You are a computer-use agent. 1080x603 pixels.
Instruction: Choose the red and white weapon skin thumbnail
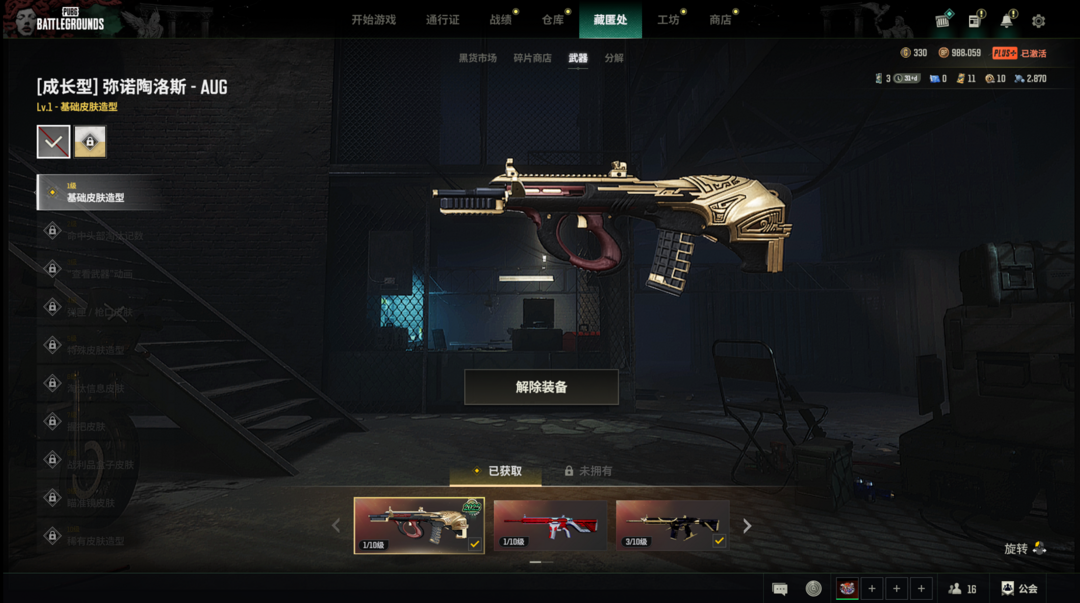coord(549,525)
